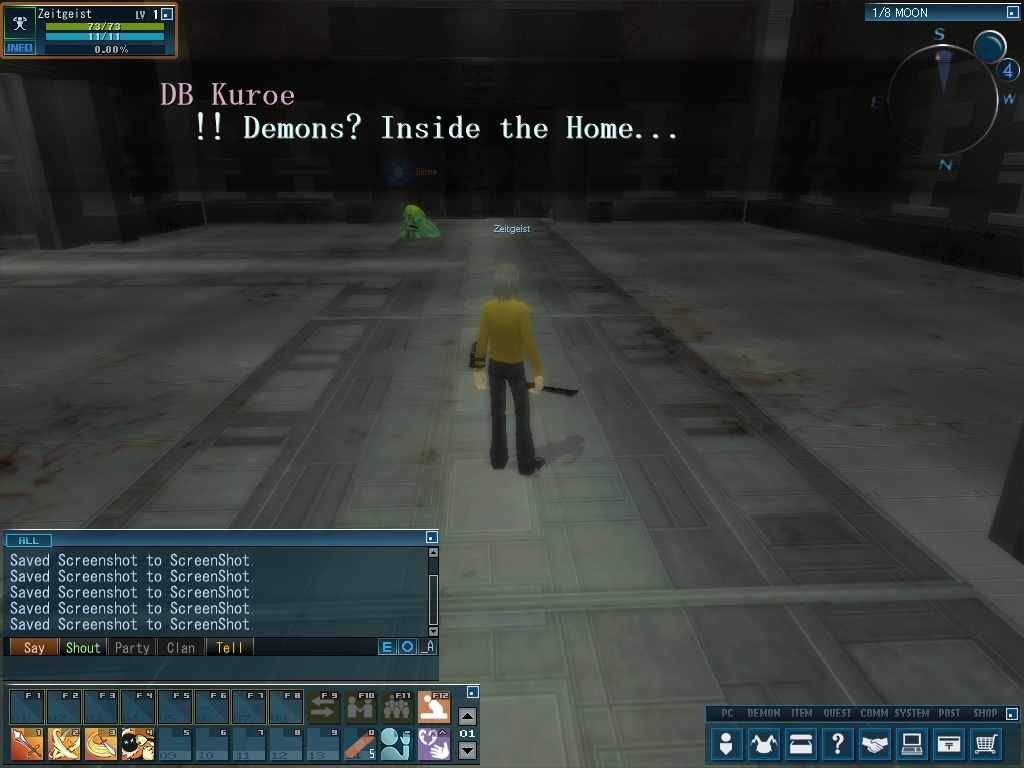
Task: Select the ALL chat log tab
Action: [29, 540]
